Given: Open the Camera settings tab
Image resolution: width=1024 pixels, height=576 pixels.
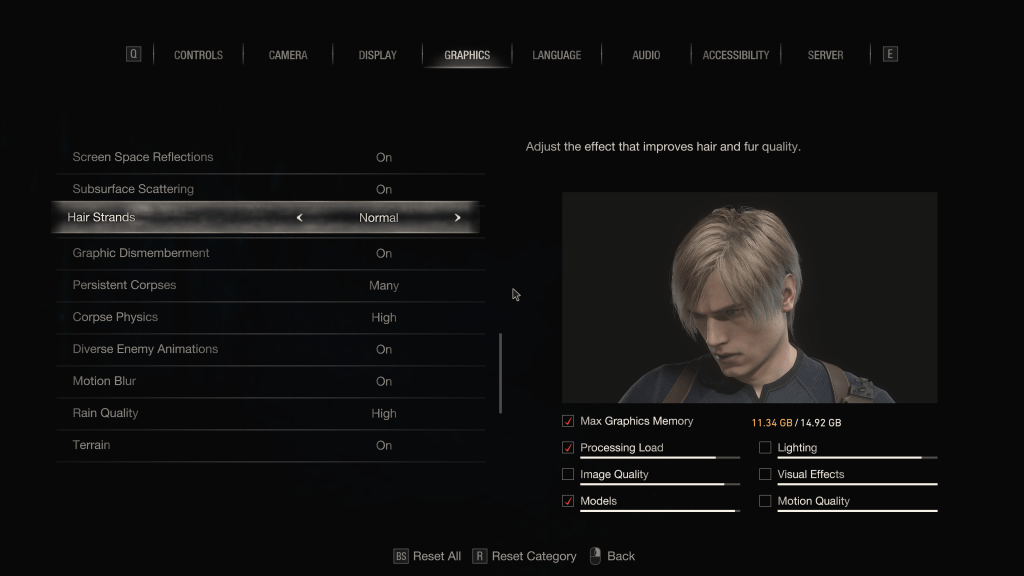Looking at the screenshot, I should (x=288, y=55).
